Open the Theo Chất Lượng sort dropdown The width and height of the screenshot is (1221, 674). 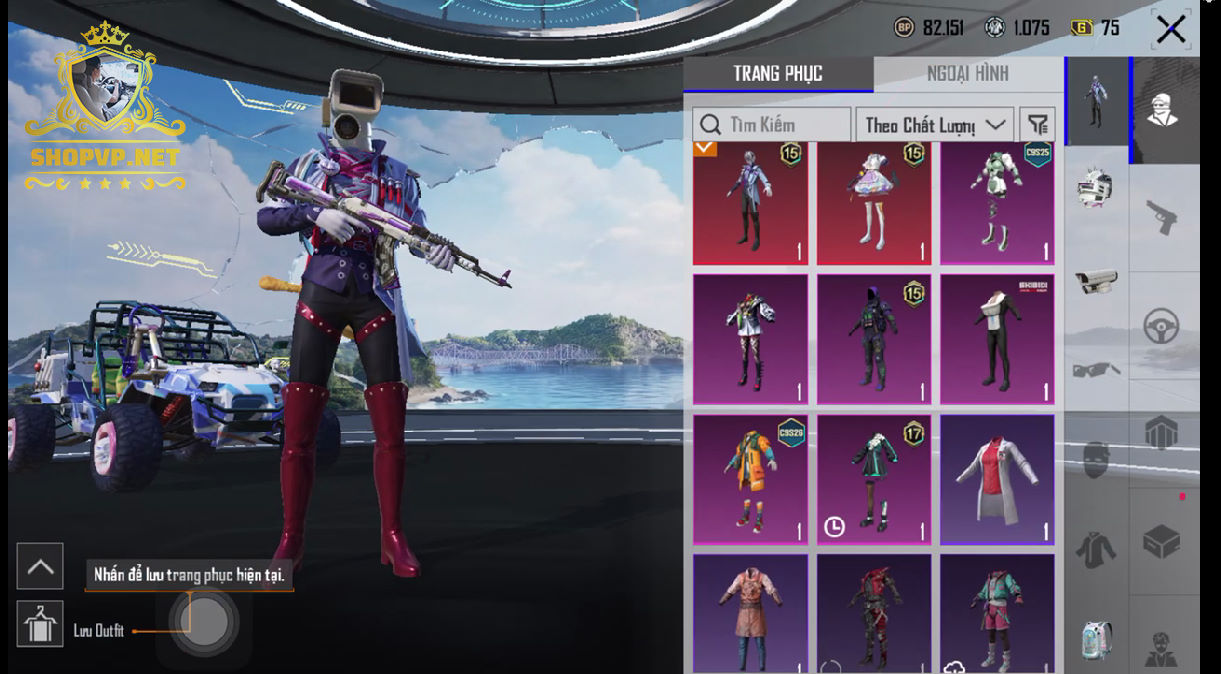coord(934,125)
